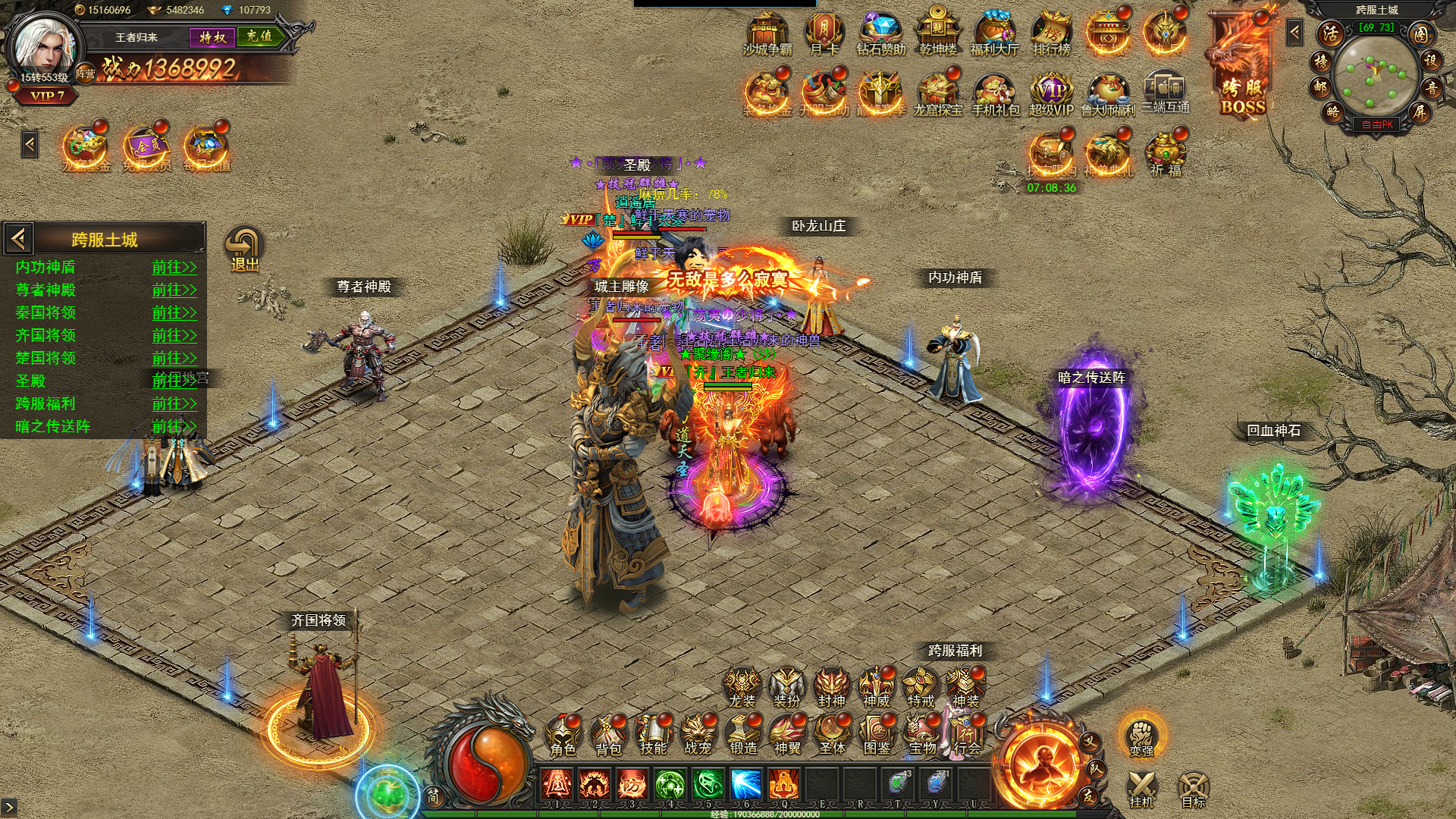This screenshot has height=819, width=1456.
Task: Open the 角色 character panel
Action: (x=563, y=736)
